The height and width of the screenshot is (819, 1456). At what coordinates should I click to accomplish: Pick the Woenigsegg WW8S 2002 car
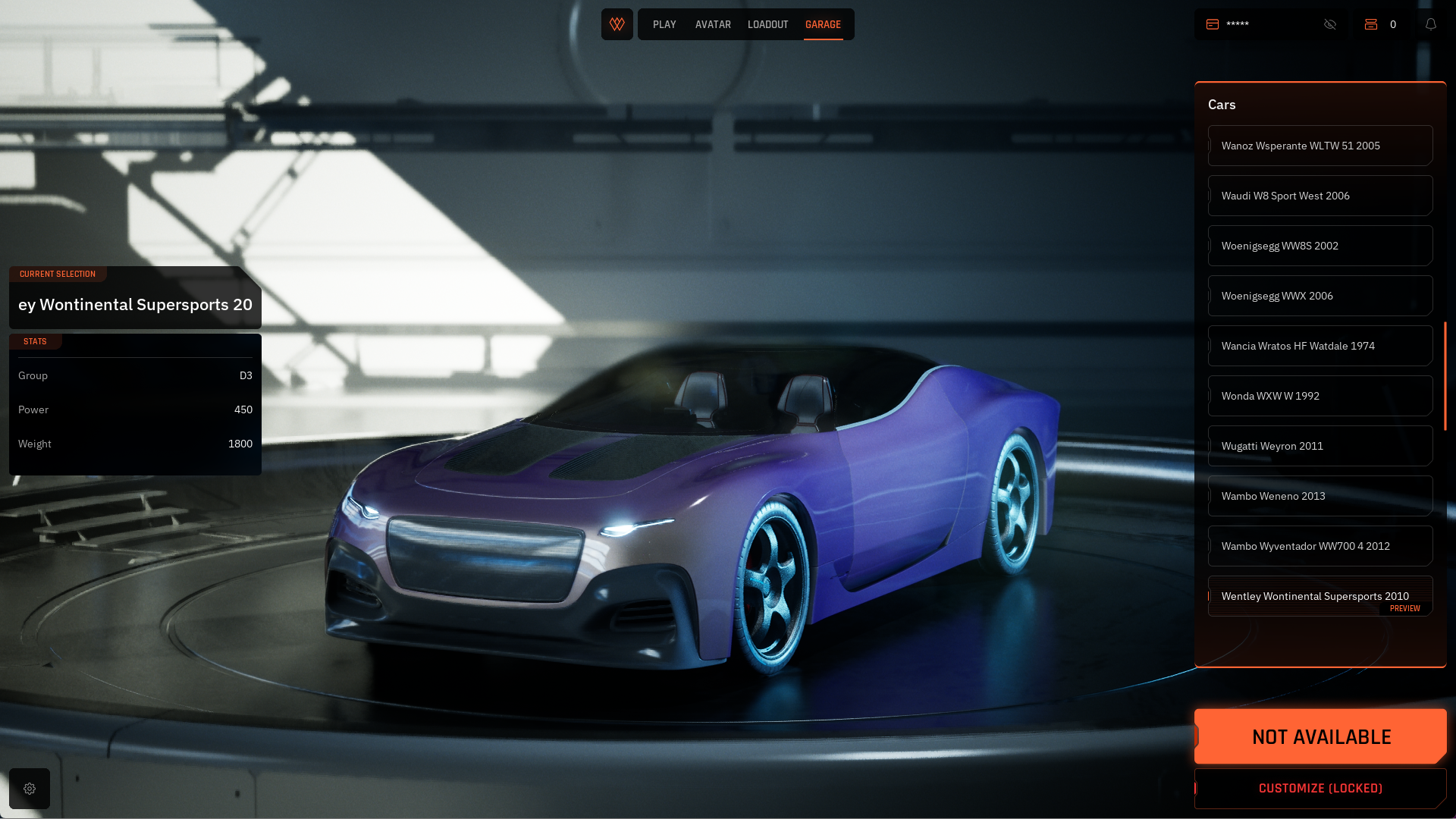[x=1320, y=246]
